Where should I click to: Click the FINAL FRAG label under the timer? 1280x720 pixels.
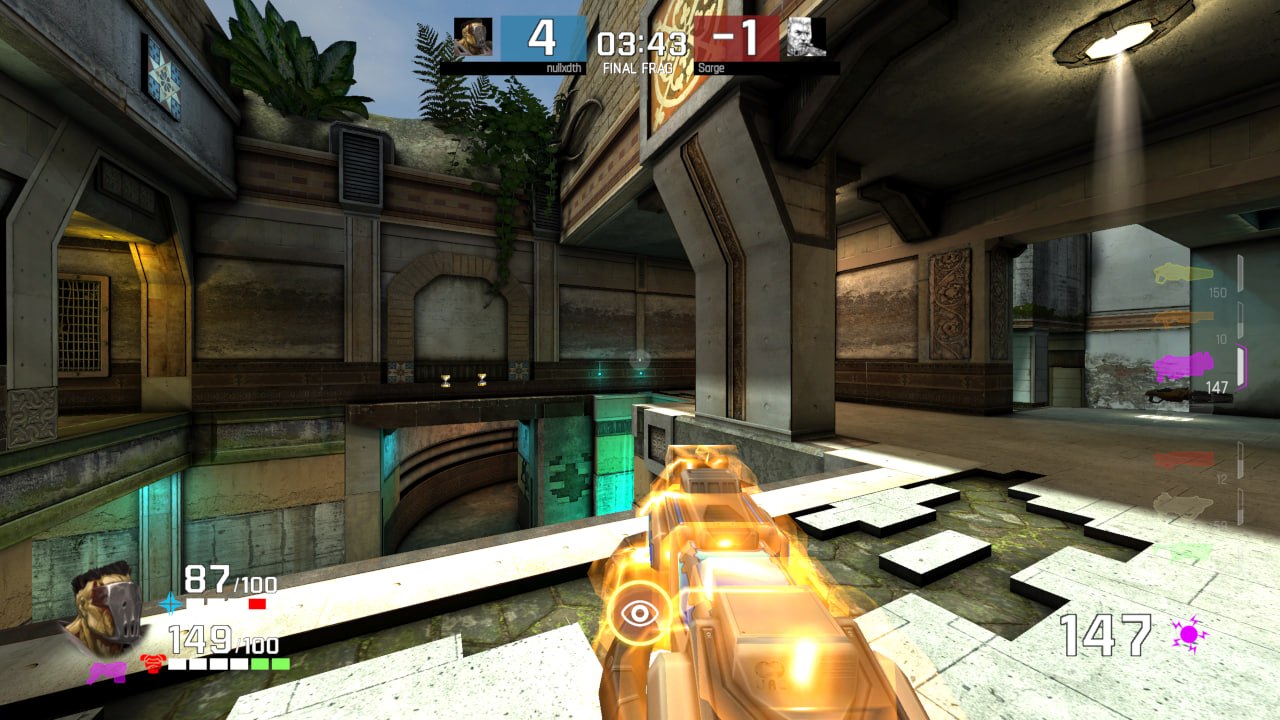(638, 68)
